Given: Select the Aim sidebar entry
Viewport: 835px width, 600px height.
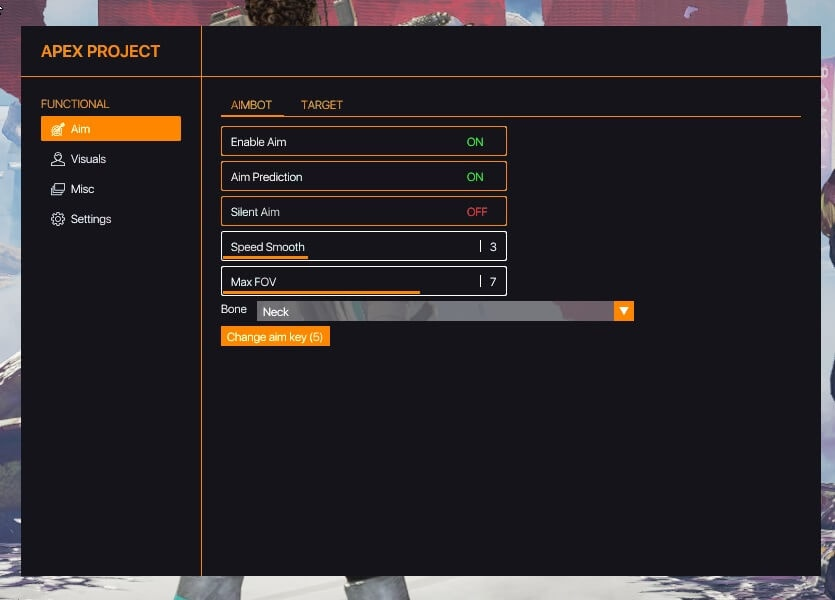Looking at the screenshot, I should point(110,129).
